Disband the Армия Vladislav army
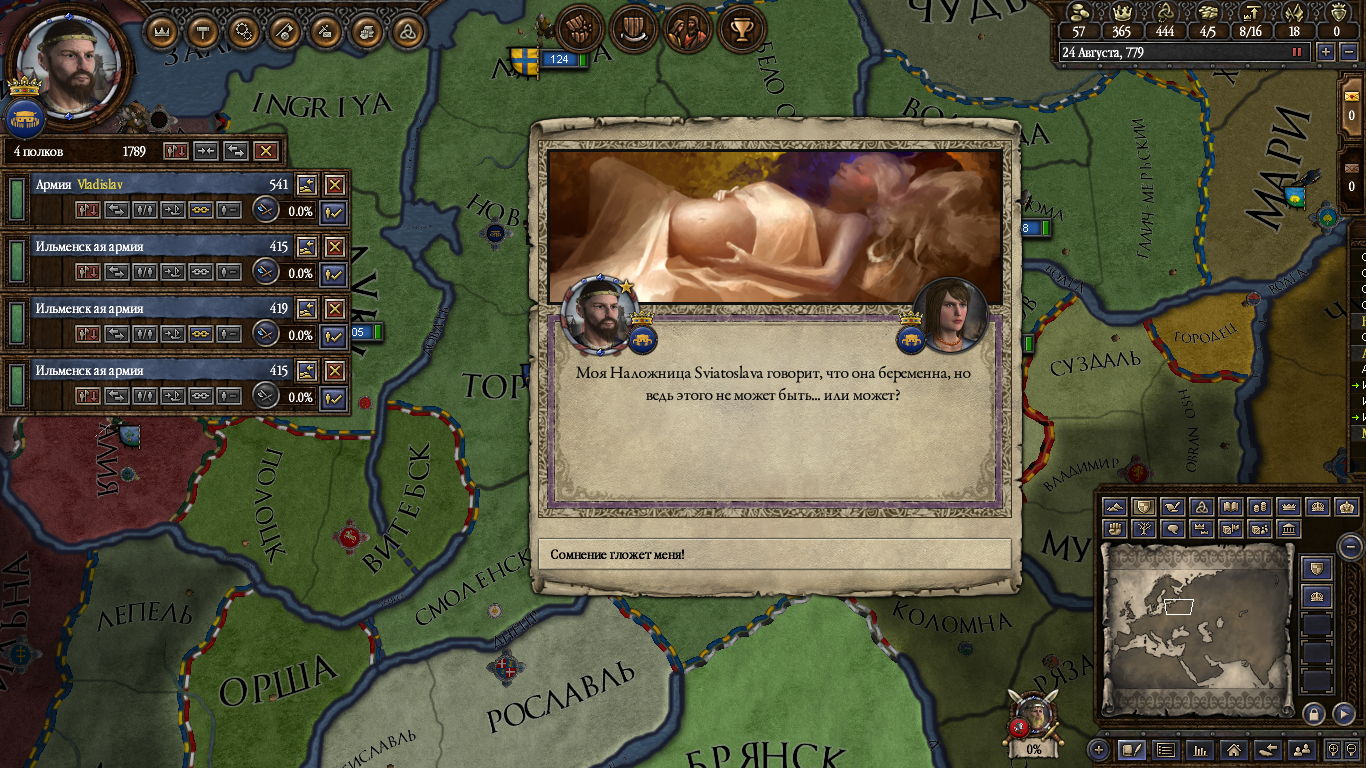1366x768 pixels. click(334, 185)
